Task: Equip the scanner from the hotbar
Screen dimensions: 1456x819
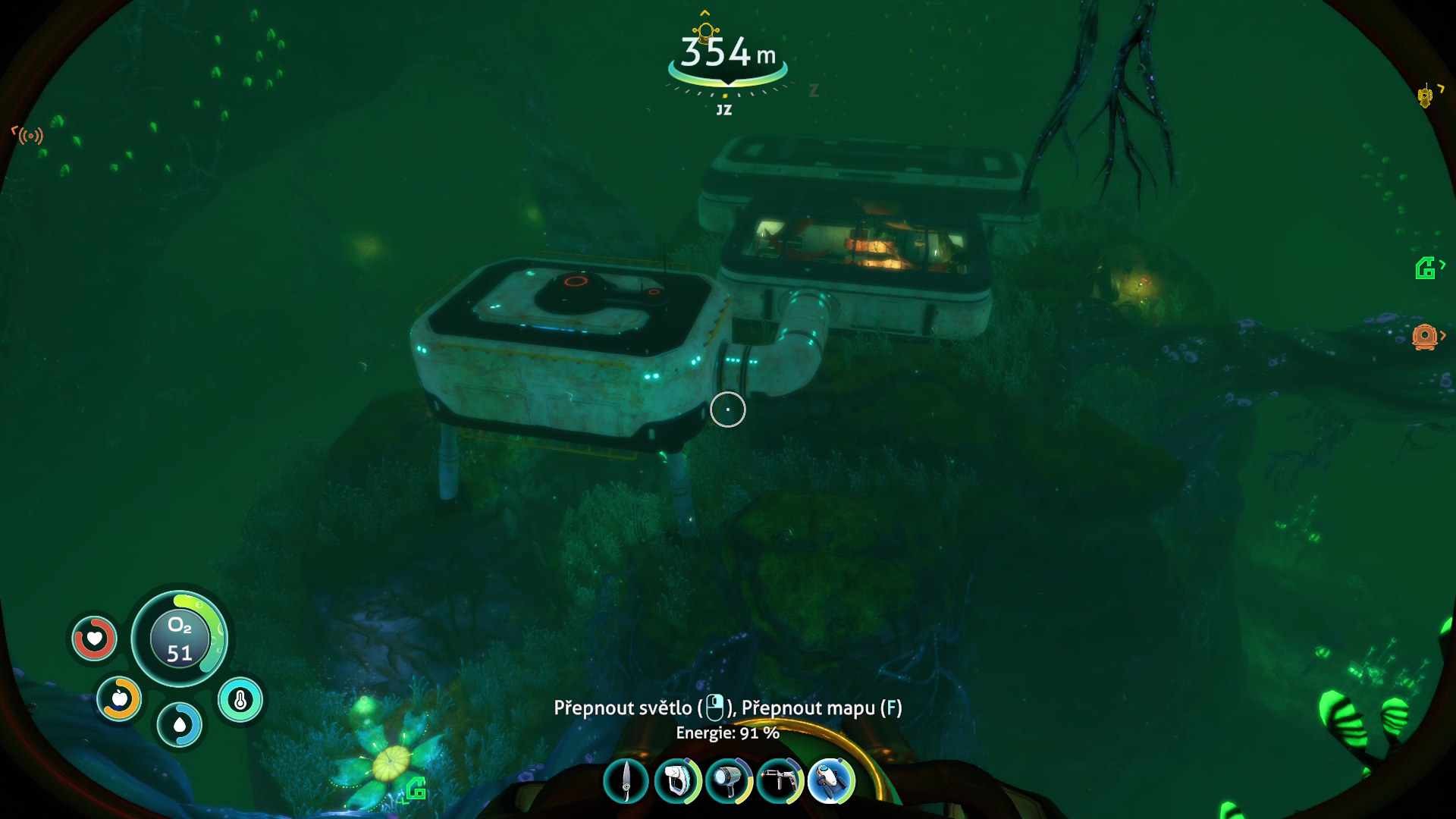Action: click(677, 781)
